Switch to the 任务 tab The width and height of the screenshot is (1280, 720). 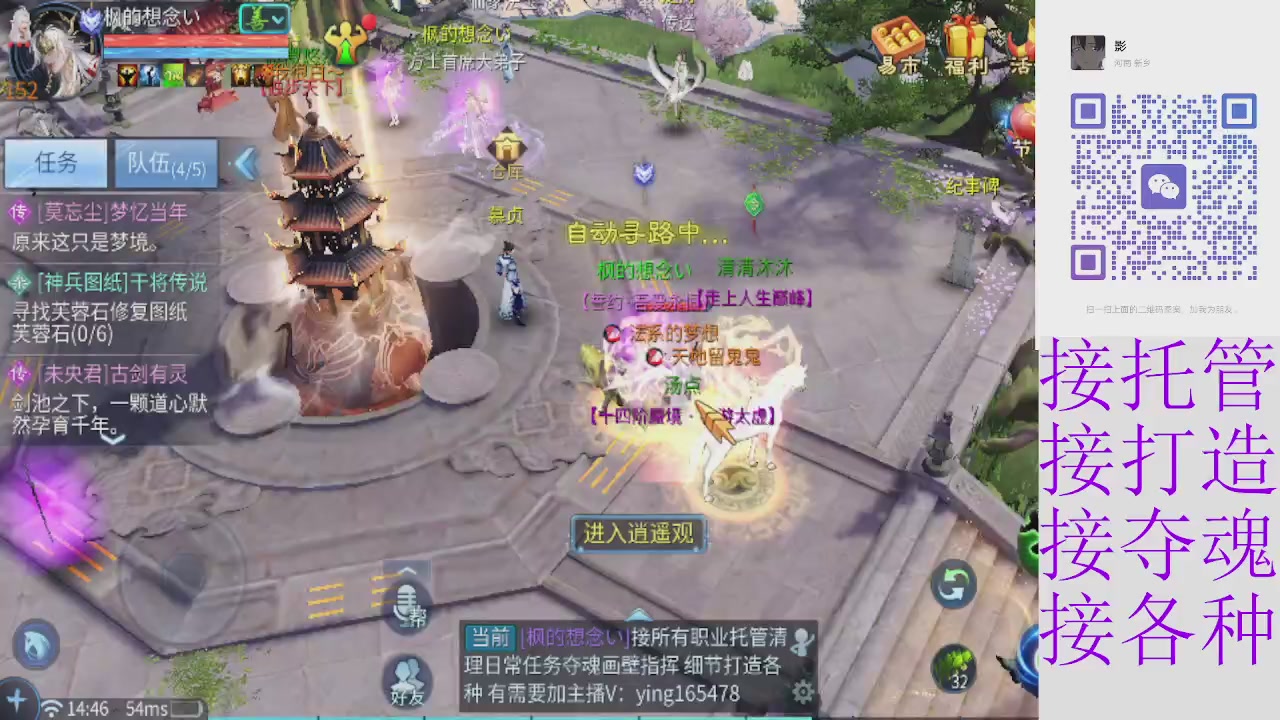point(55,163)
